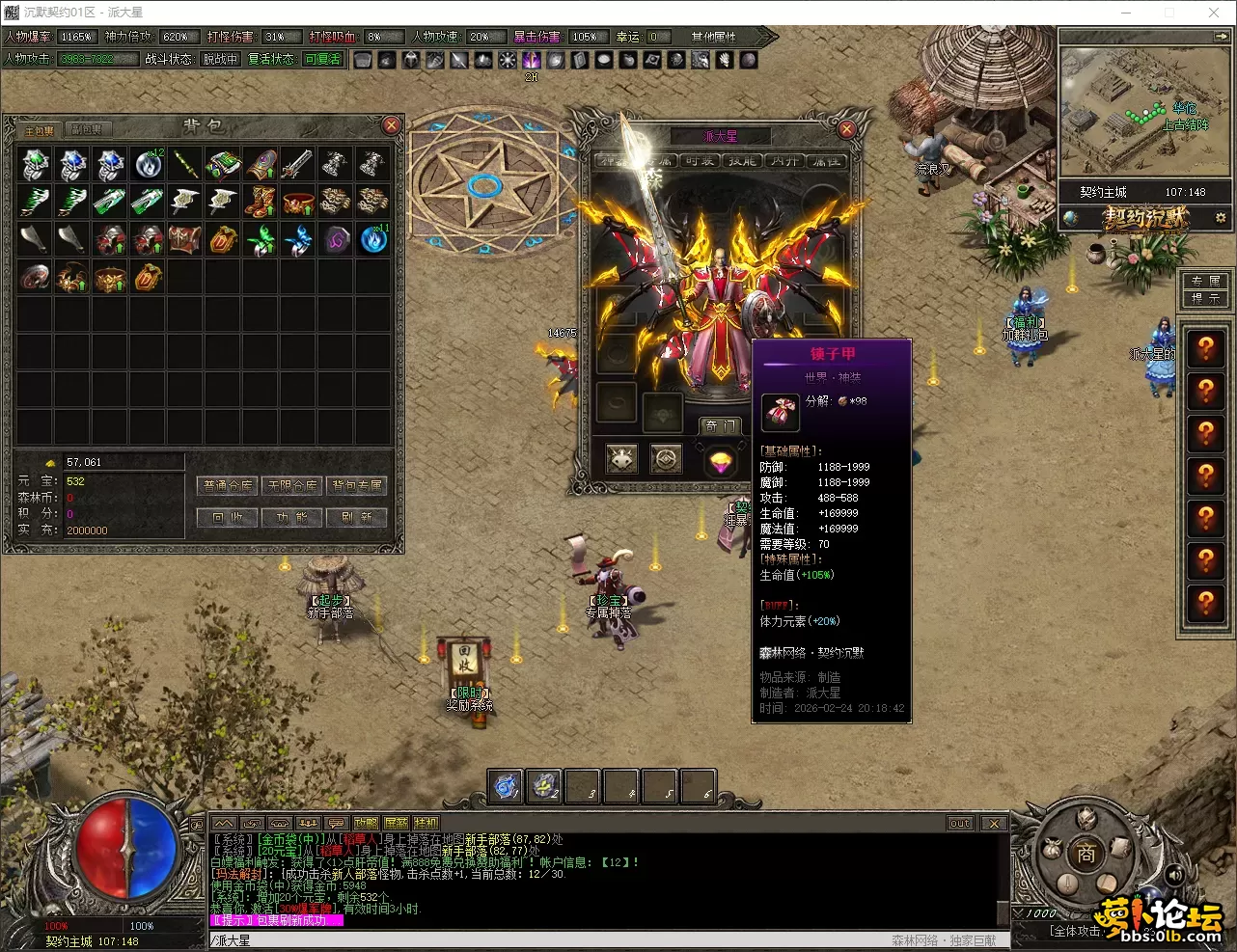
Task: Close the game window
Action: coord(1214,13)
